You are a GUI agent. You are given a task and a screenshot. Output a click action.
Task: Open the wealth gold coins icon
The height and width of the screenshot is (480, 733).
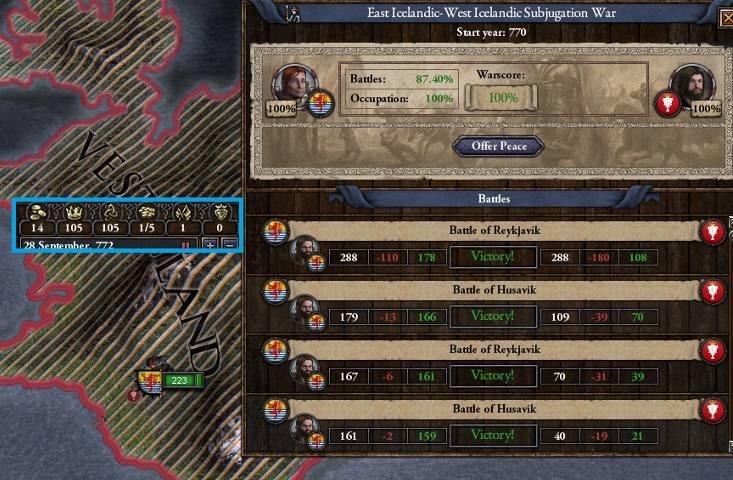pos(39,212)
